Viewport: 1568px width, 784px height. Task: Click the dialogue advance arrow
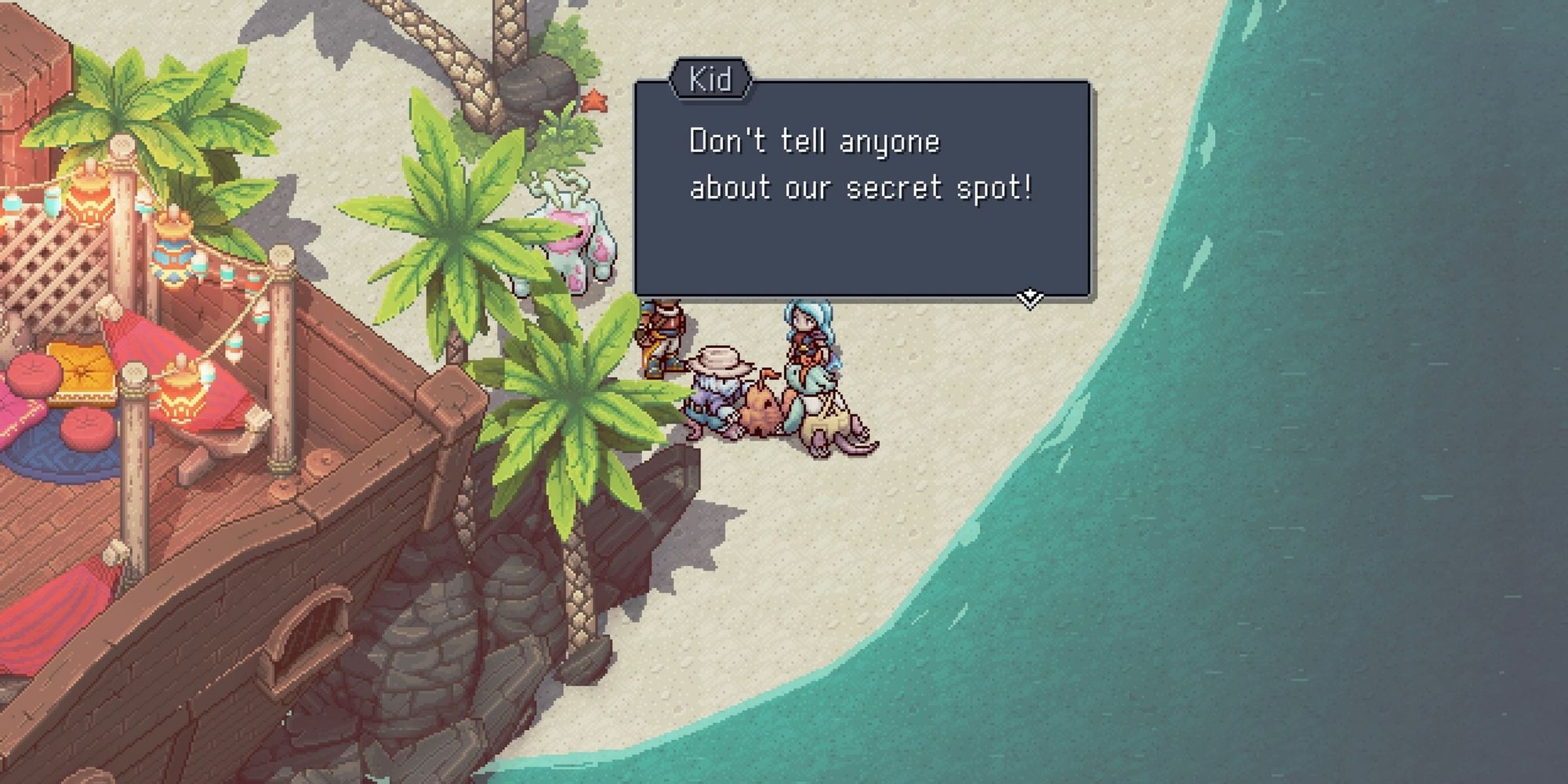tap(1029, 296)
